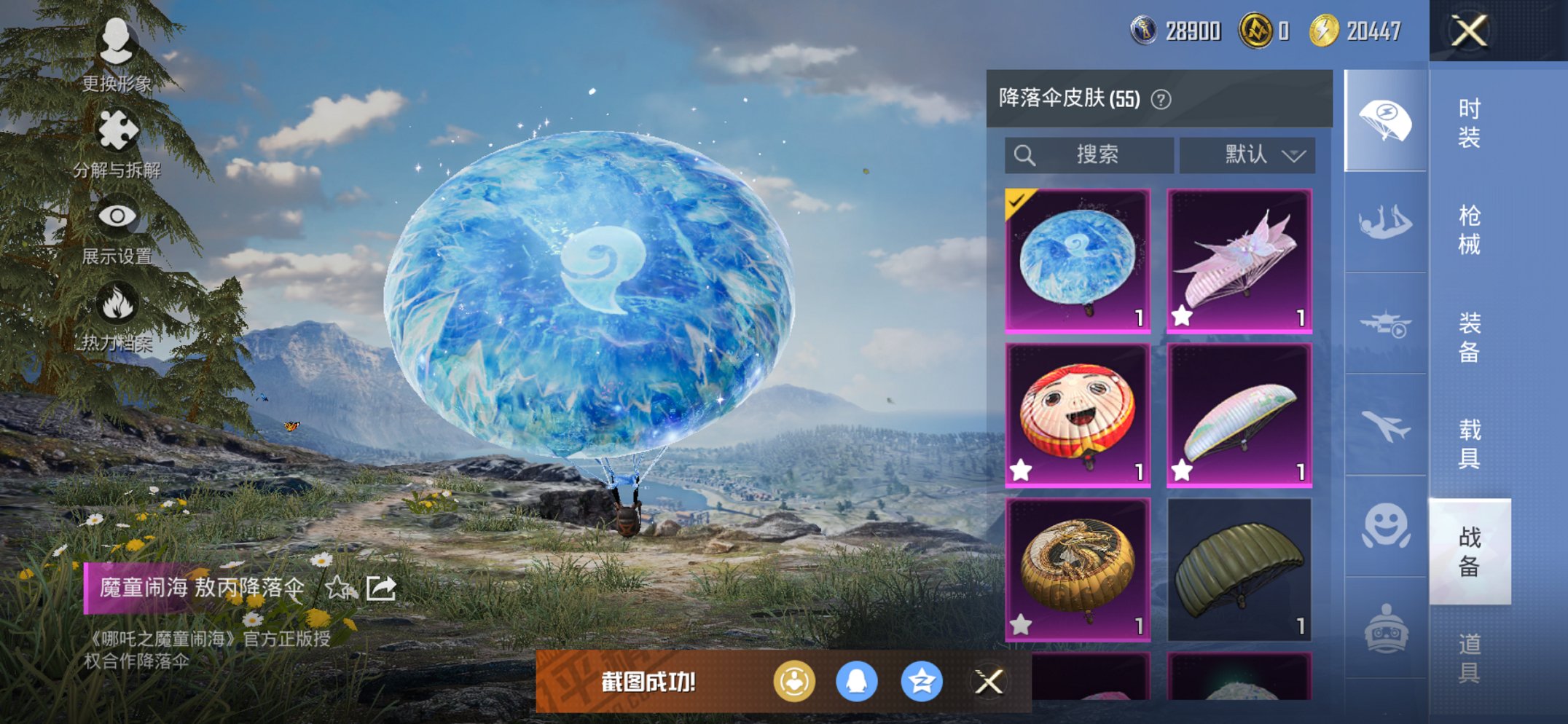This screenshot has width=1568, height=724.
Task: Switch to the 载具 tab
Action: coord(1468,444)
